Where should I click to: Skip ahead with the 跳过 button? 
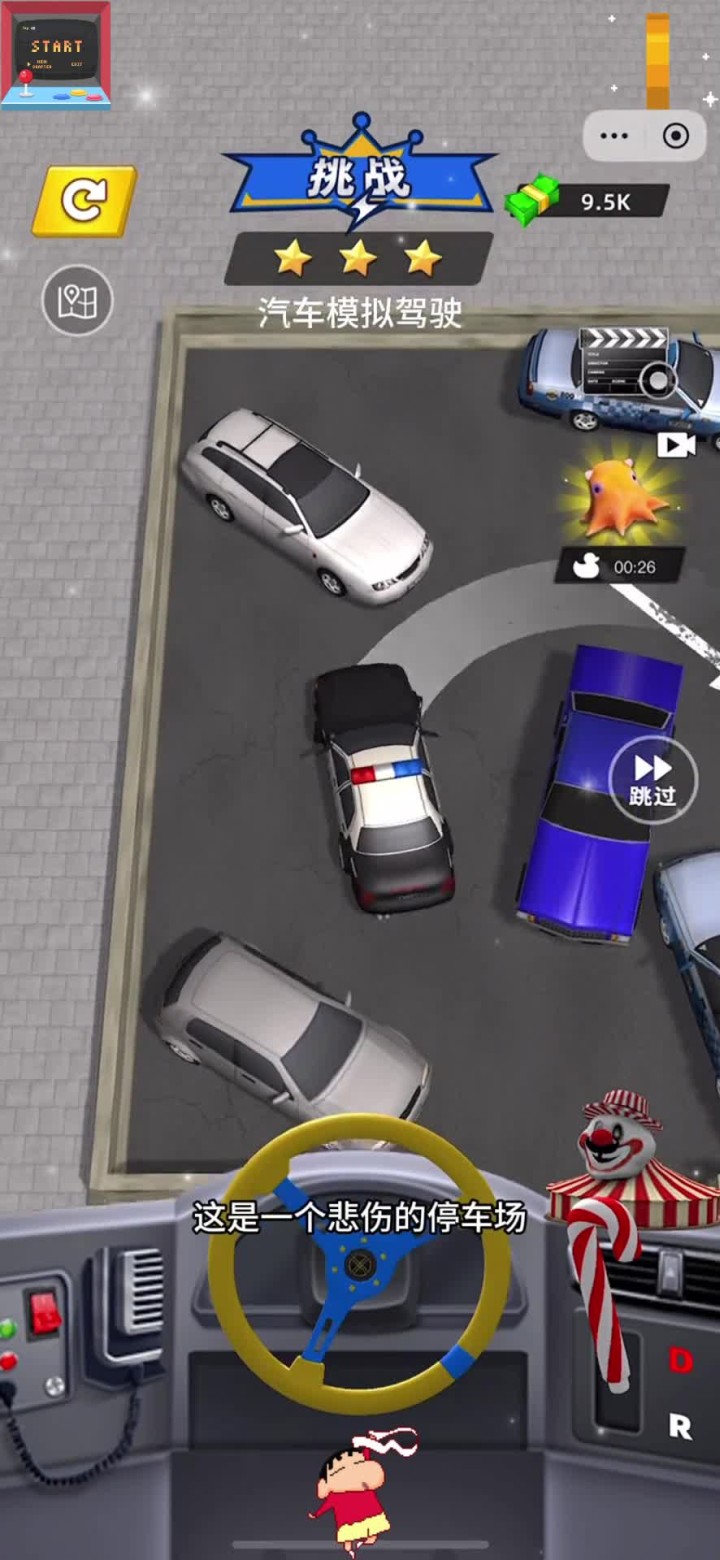point(652,779)
